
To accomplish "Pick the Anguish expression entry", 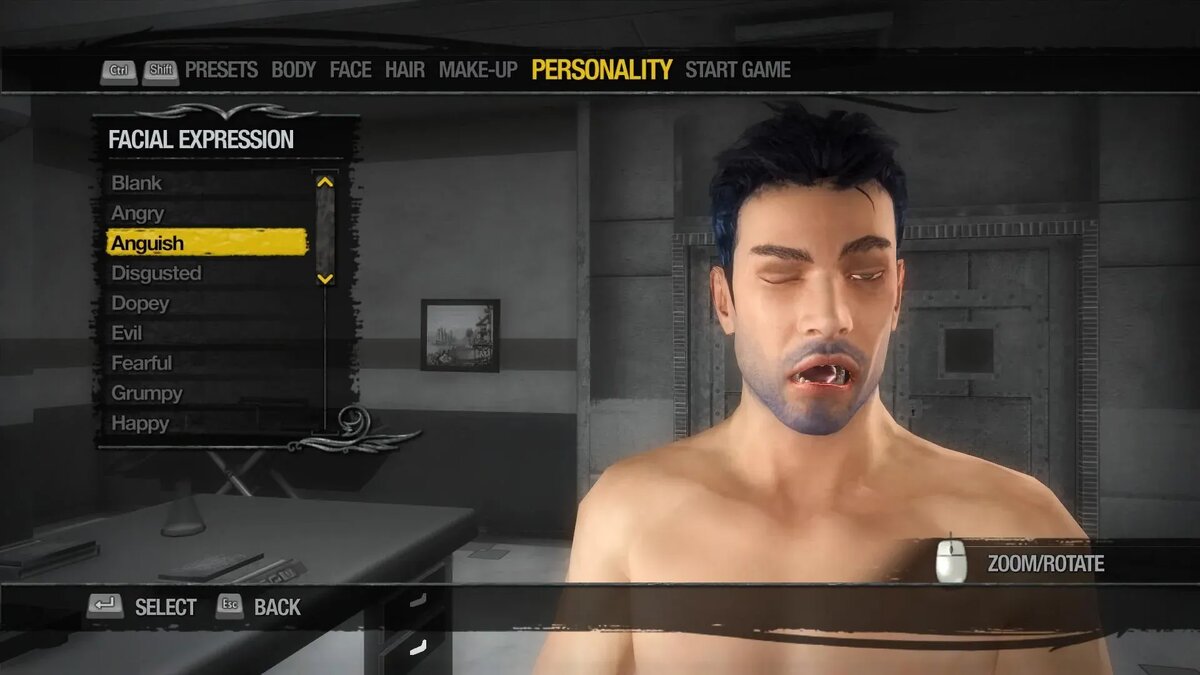I will pos(148,243).
